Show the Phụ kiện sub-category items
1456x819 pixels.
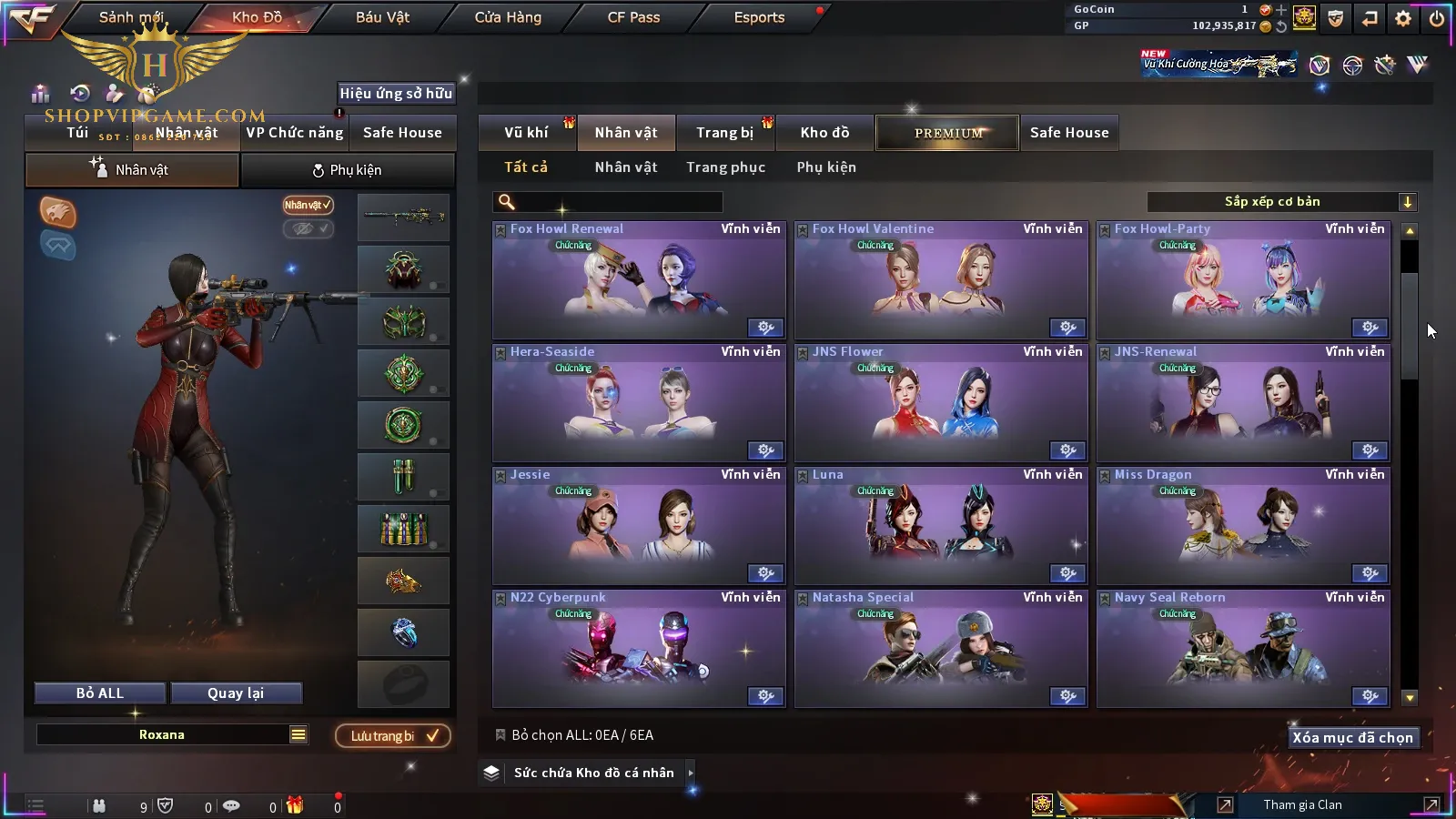click(826, 167)
